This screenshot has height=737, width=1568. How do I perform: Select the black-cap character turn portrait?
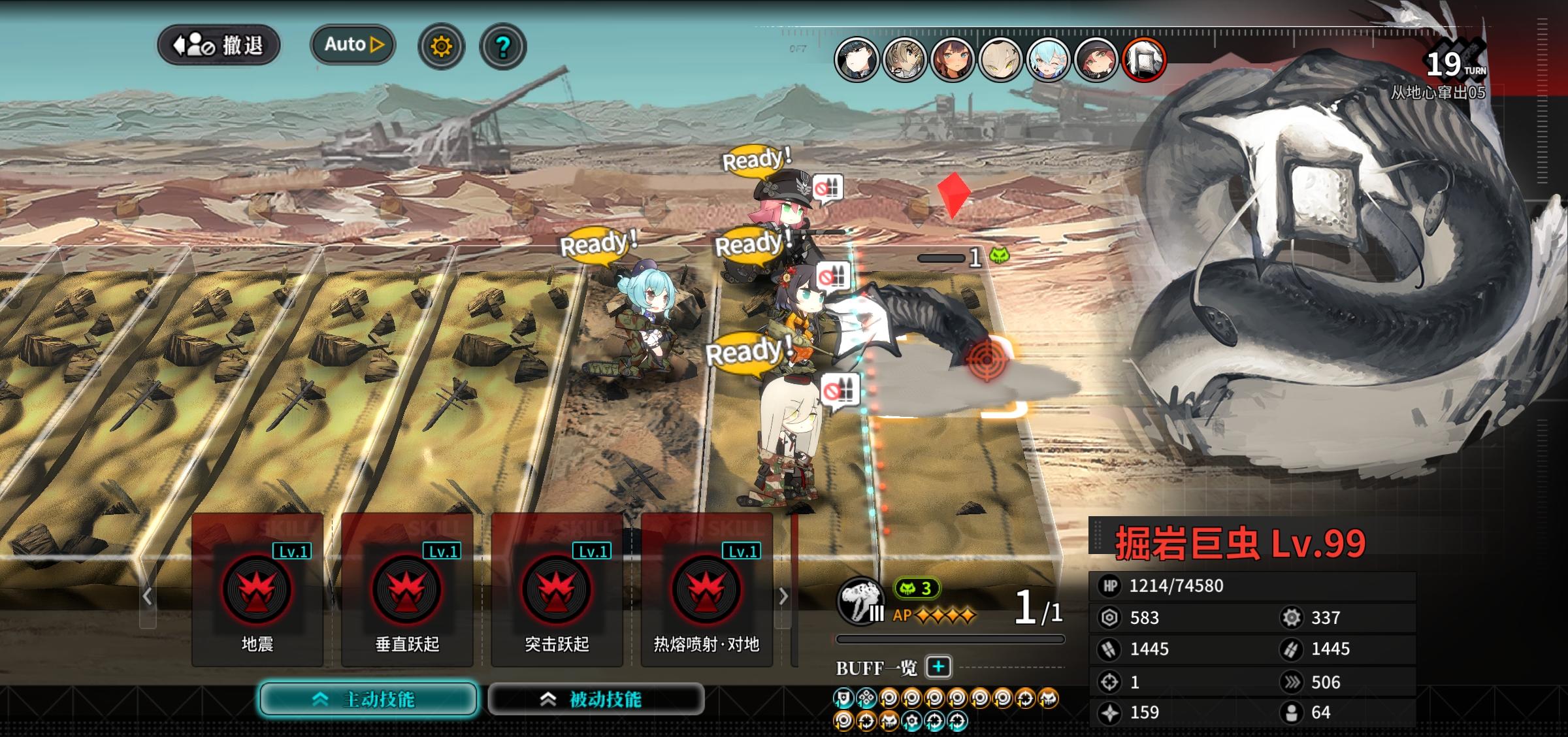[857, 60]
